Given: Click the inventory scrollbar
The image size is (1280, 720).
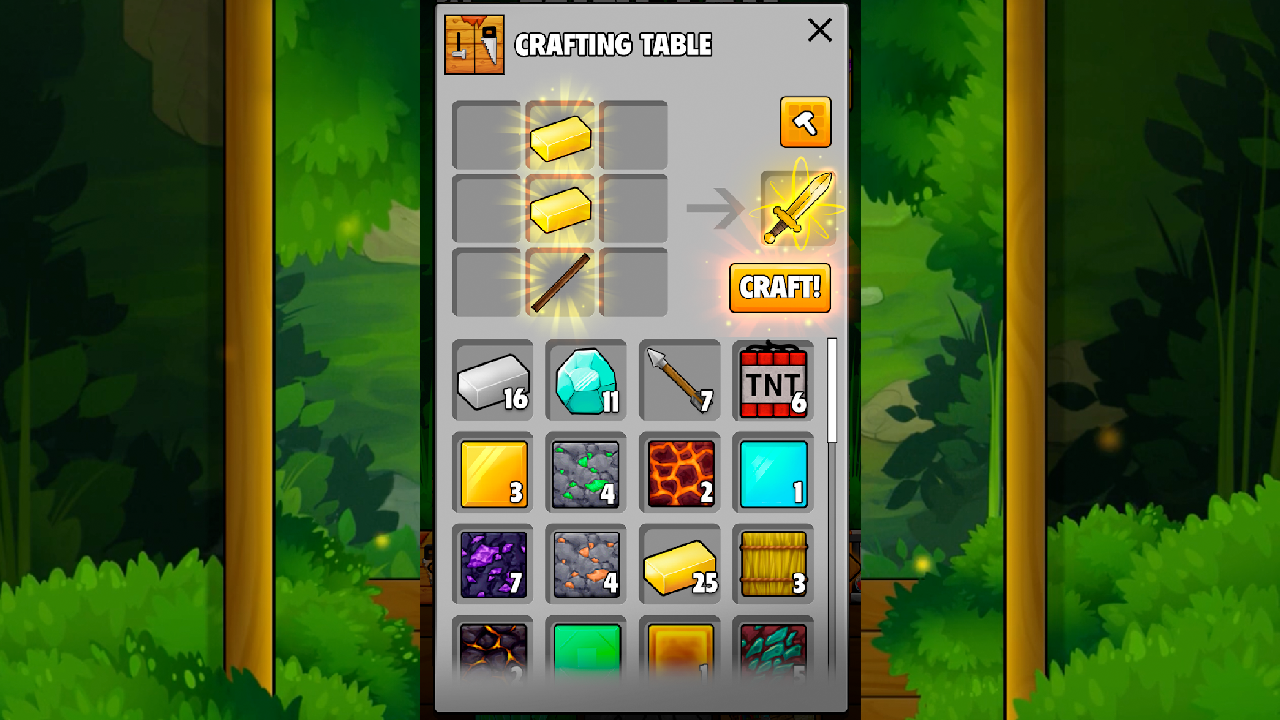Looking at the screenshot, I should point(833,390).
